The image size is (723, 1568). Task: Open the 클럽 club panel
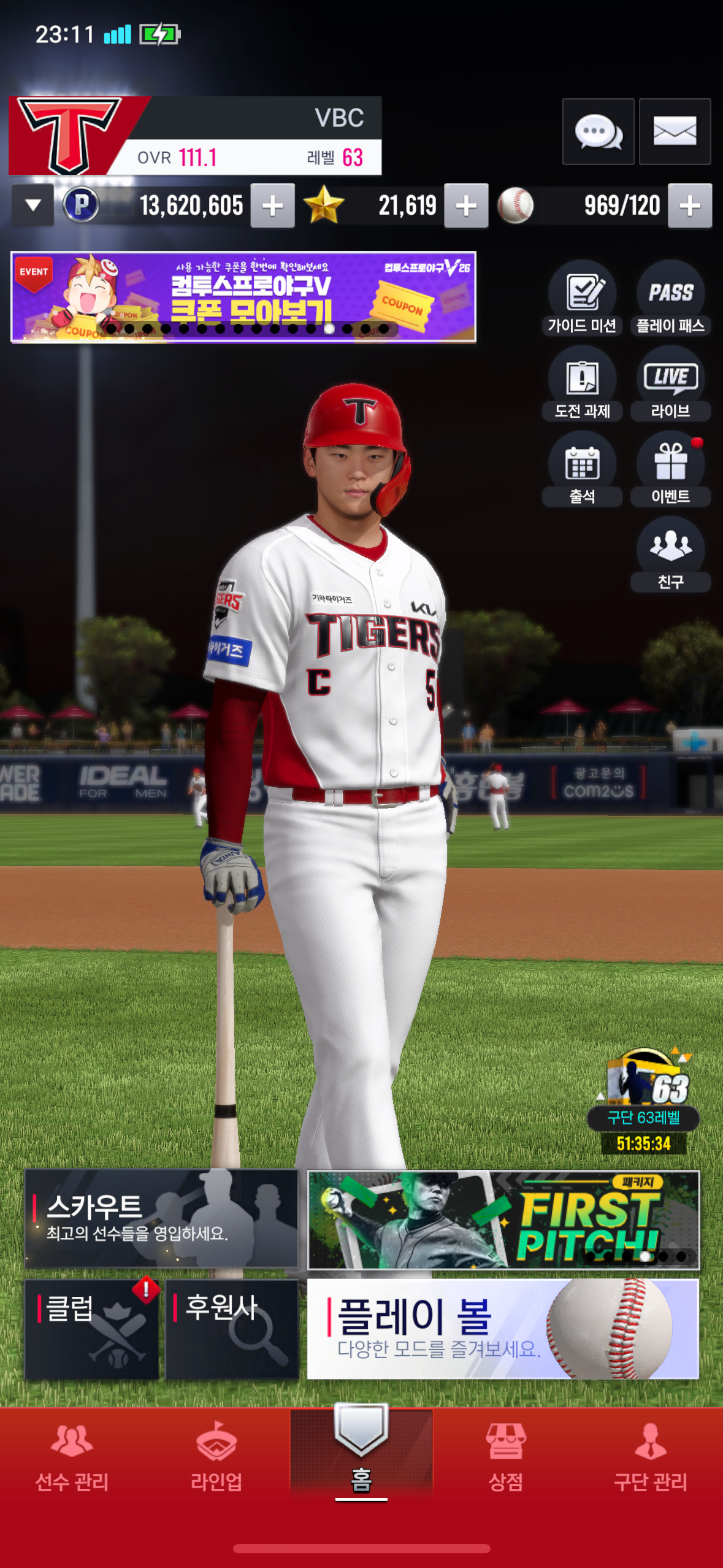pos(92,1329)
